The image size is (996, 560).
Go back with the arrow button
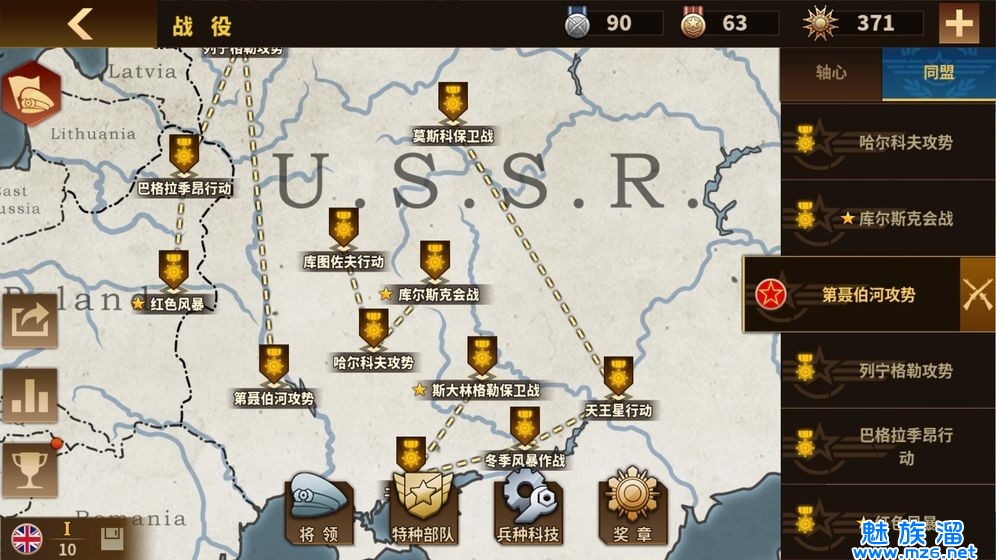[x=79, y=23]
